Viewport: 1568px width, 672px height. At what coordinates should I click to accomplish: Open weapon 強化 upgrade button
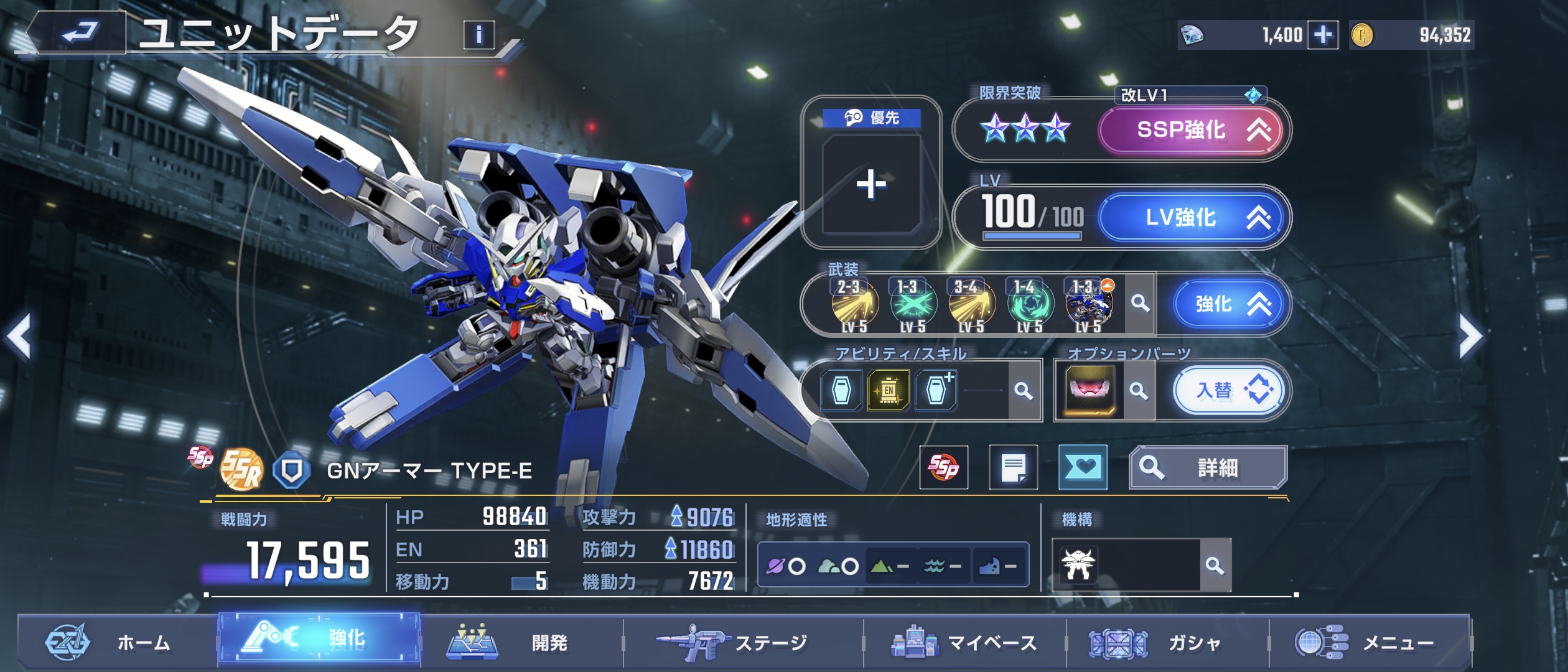[x=1228, y=304]
